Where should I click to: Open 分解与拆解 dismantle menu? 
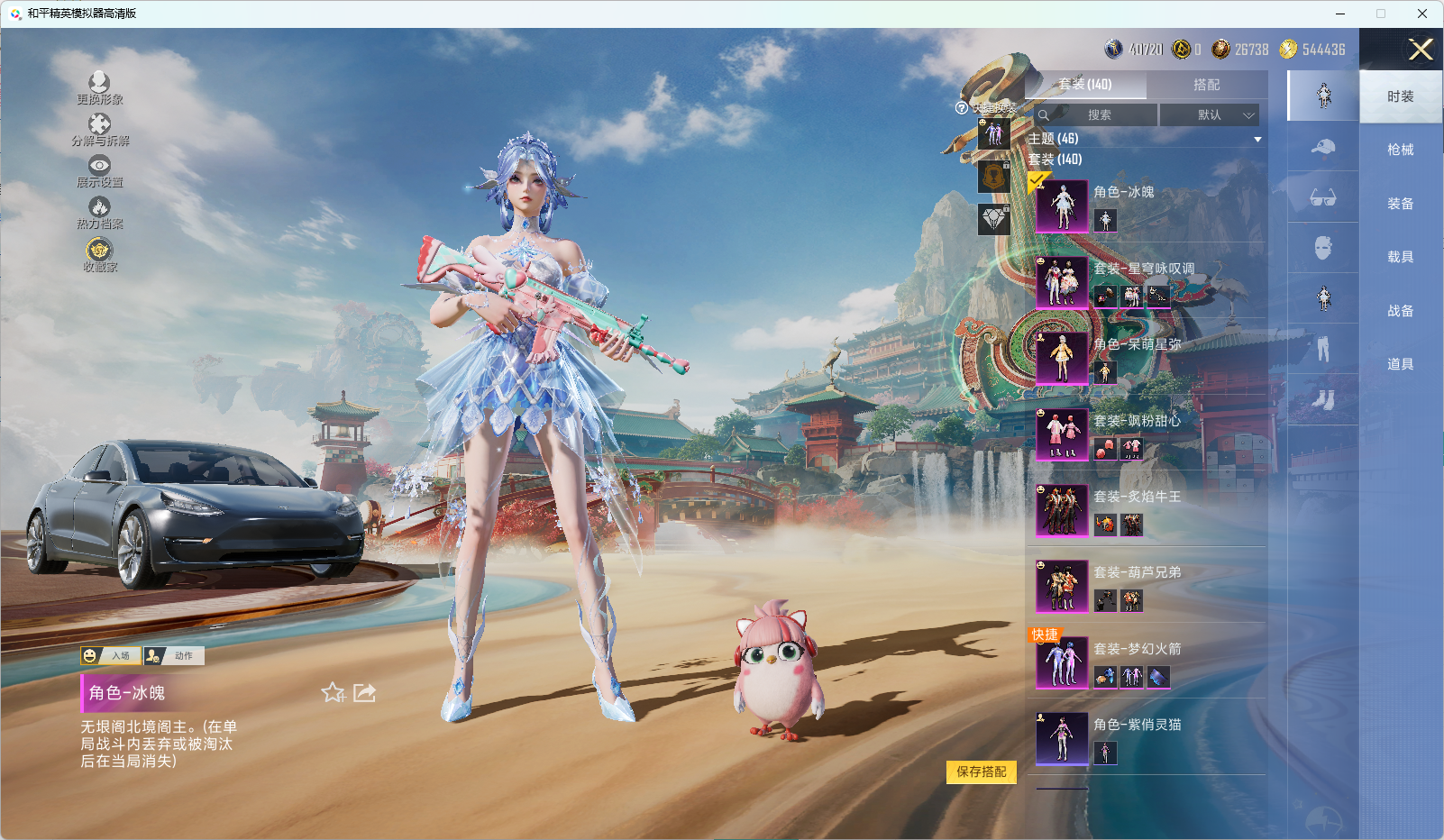(99, 130)
